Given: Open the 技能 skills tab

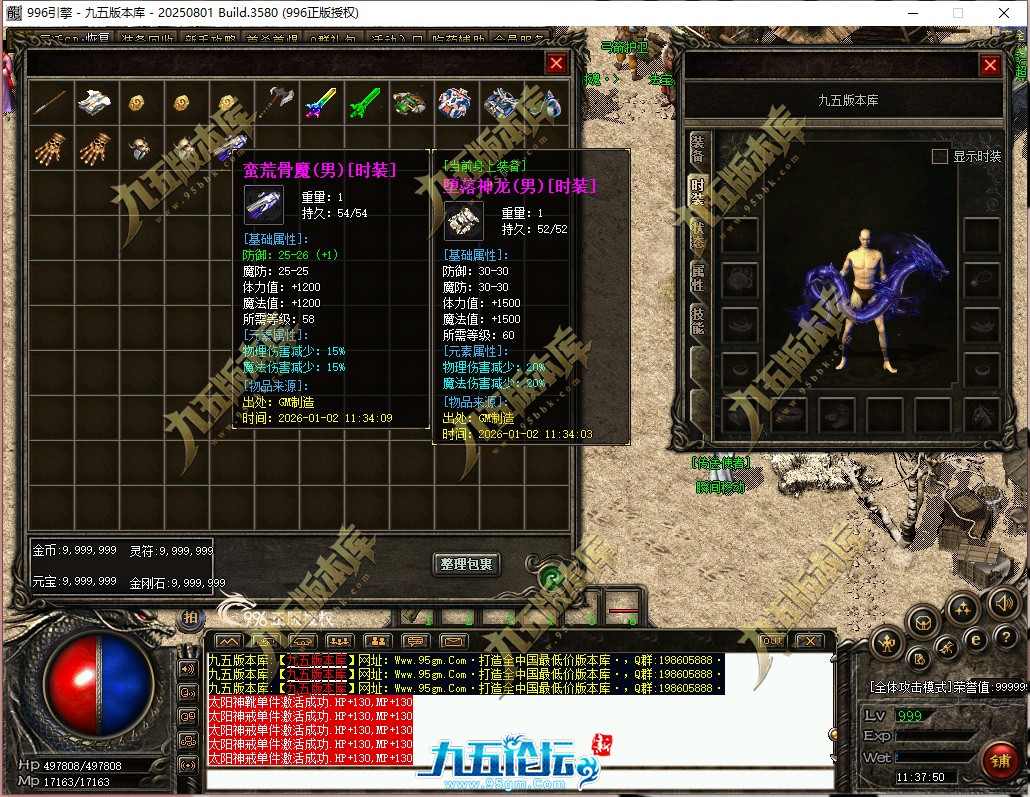Looking at the screenshot, I should click(698, 320).
